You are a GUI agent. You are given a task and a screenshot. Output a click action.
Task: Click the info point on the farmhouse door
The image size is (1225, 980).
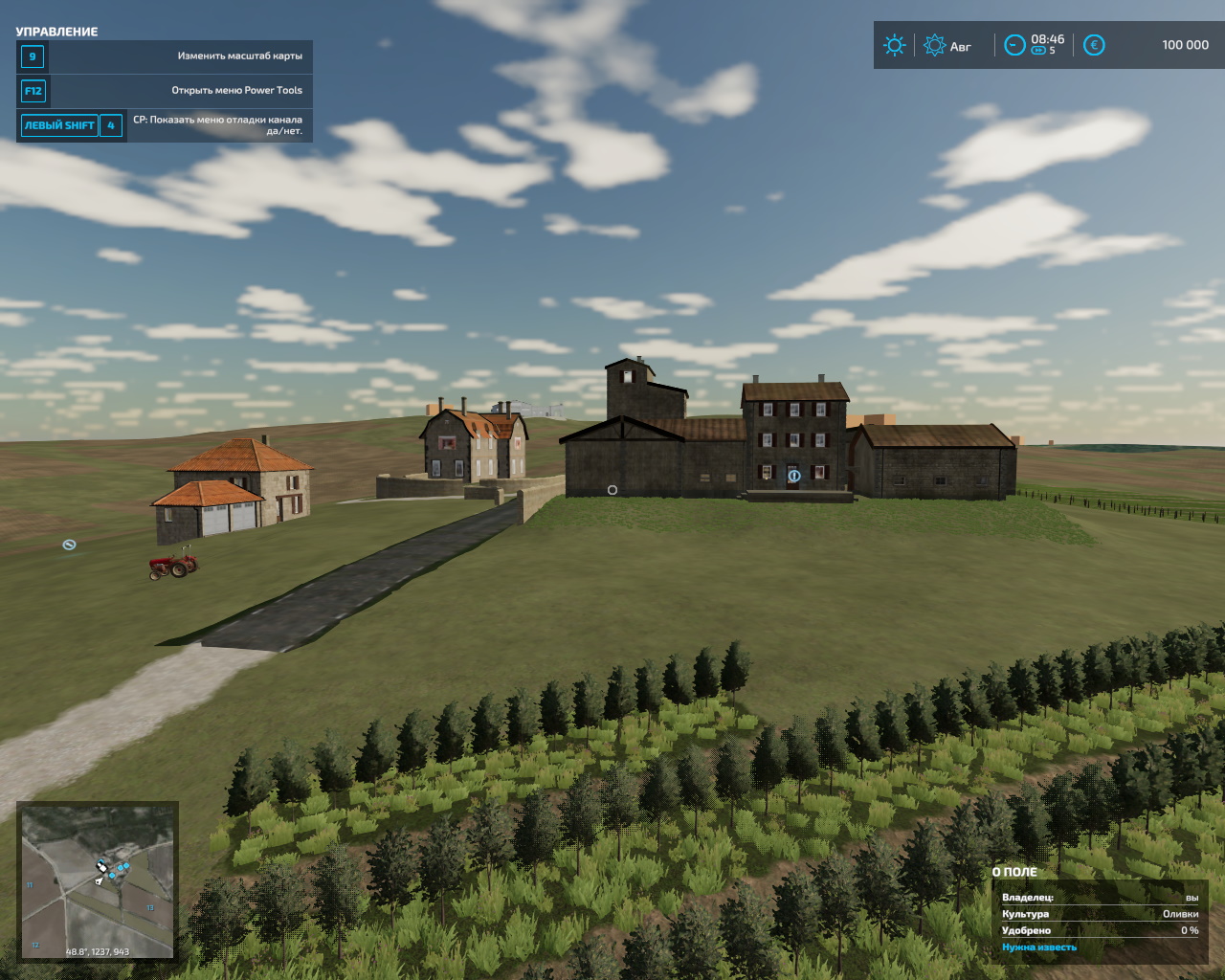pos(792,473)
